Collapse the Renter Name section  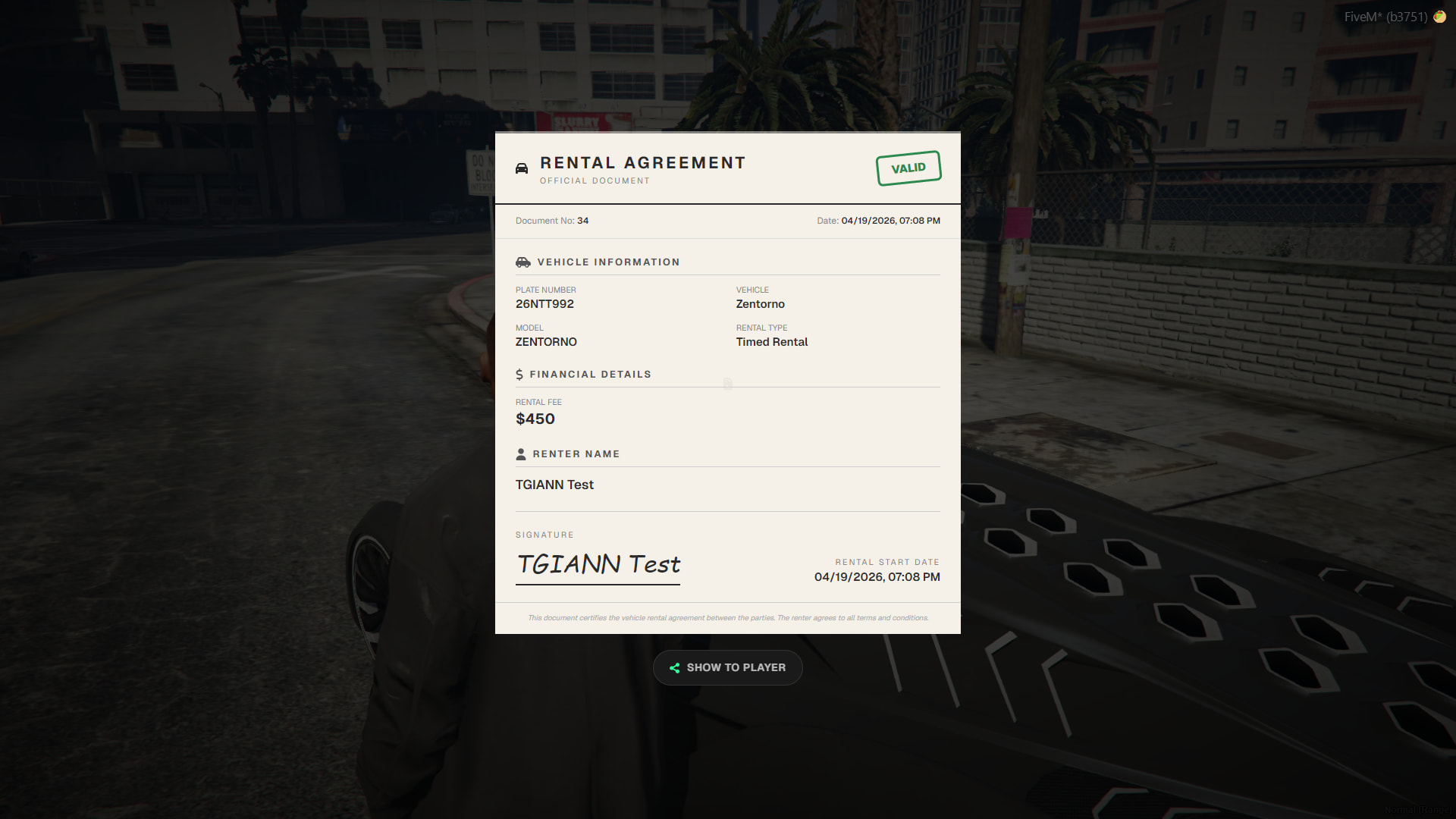(x=577, y=453)
